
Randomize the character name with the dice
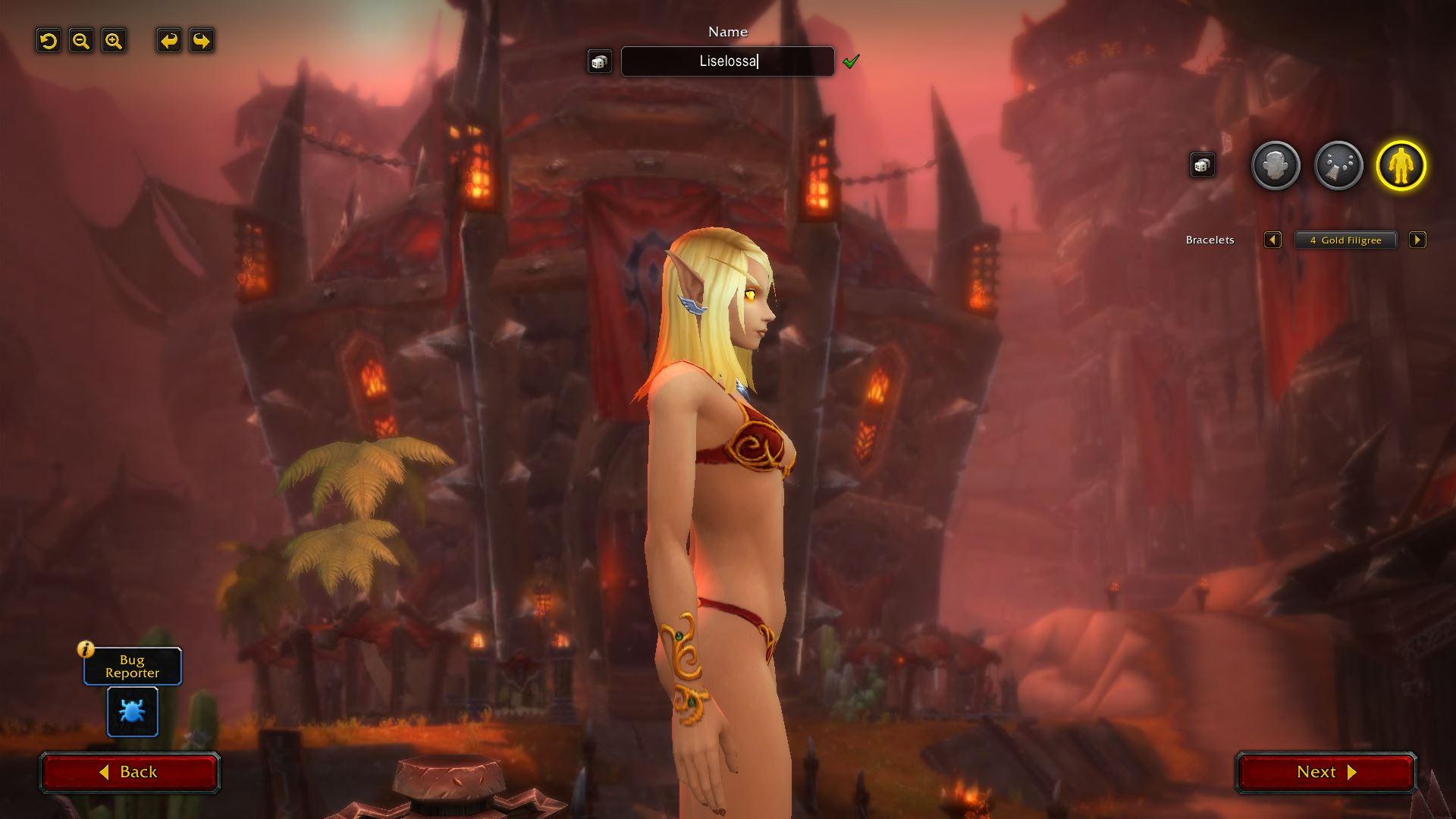(599, 61)
